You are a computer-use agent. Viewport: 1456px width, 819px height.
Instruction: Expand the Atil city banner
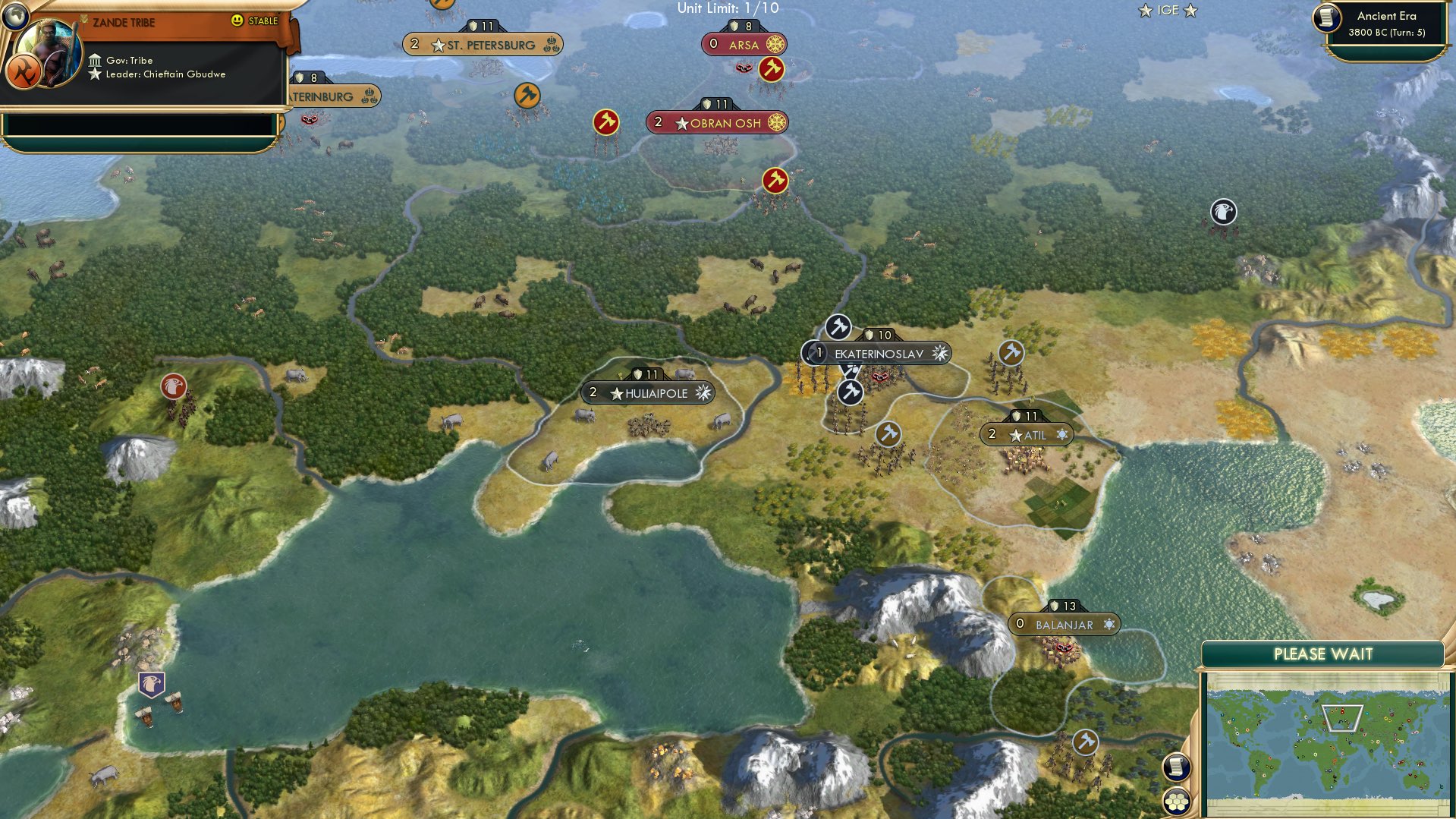point(1028,434)
